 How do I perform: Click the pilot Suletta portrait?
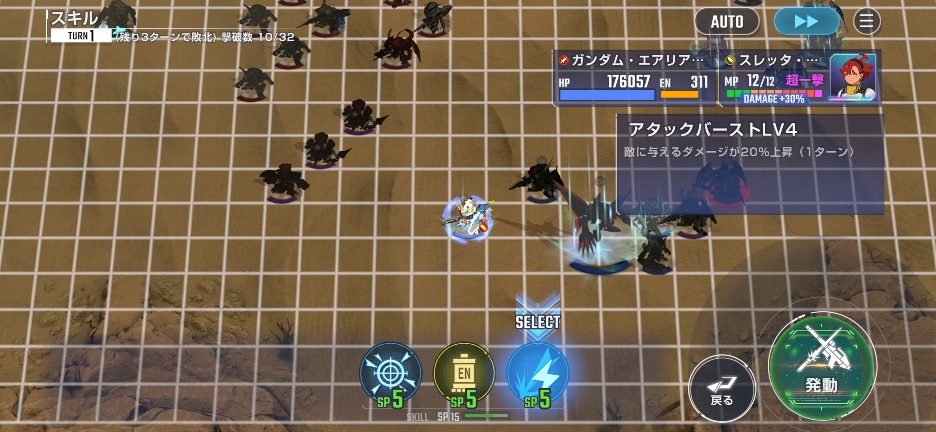[x=853, y=77]
